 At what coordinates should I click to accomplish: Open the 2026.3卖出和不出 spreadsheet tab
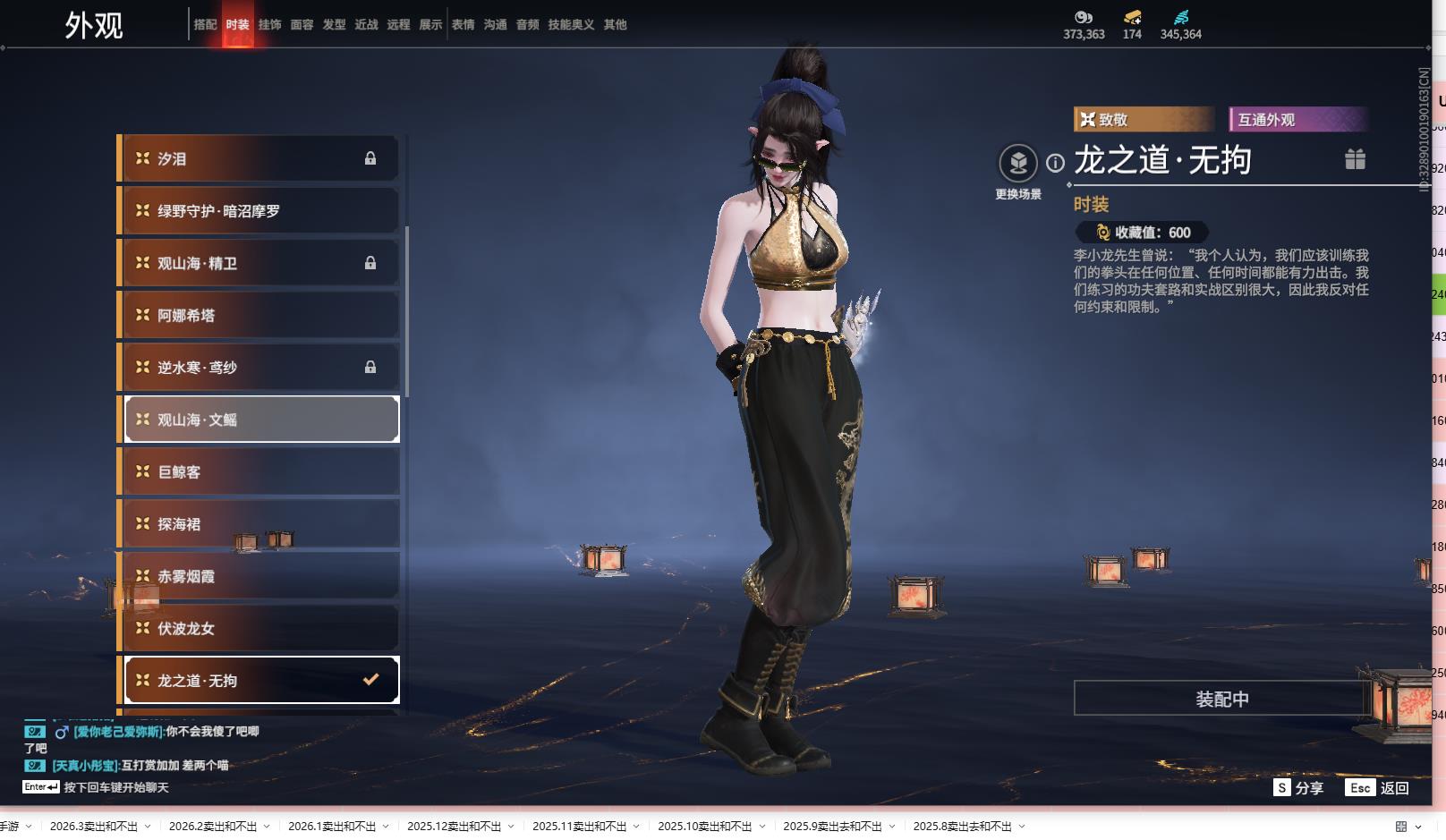tap(94, 827)
